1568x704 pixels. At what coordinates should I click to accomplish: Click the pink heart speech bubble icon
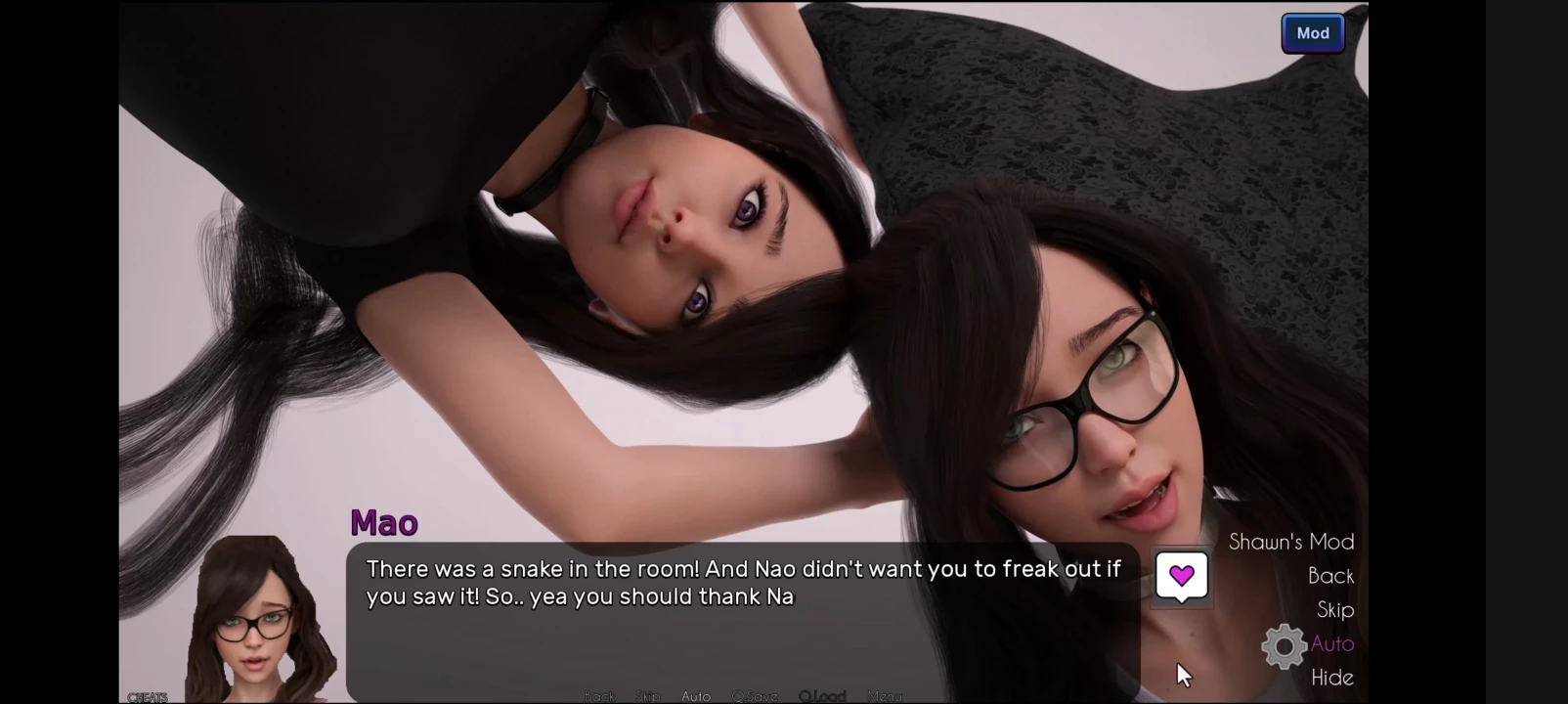(x=1181, y=576)
